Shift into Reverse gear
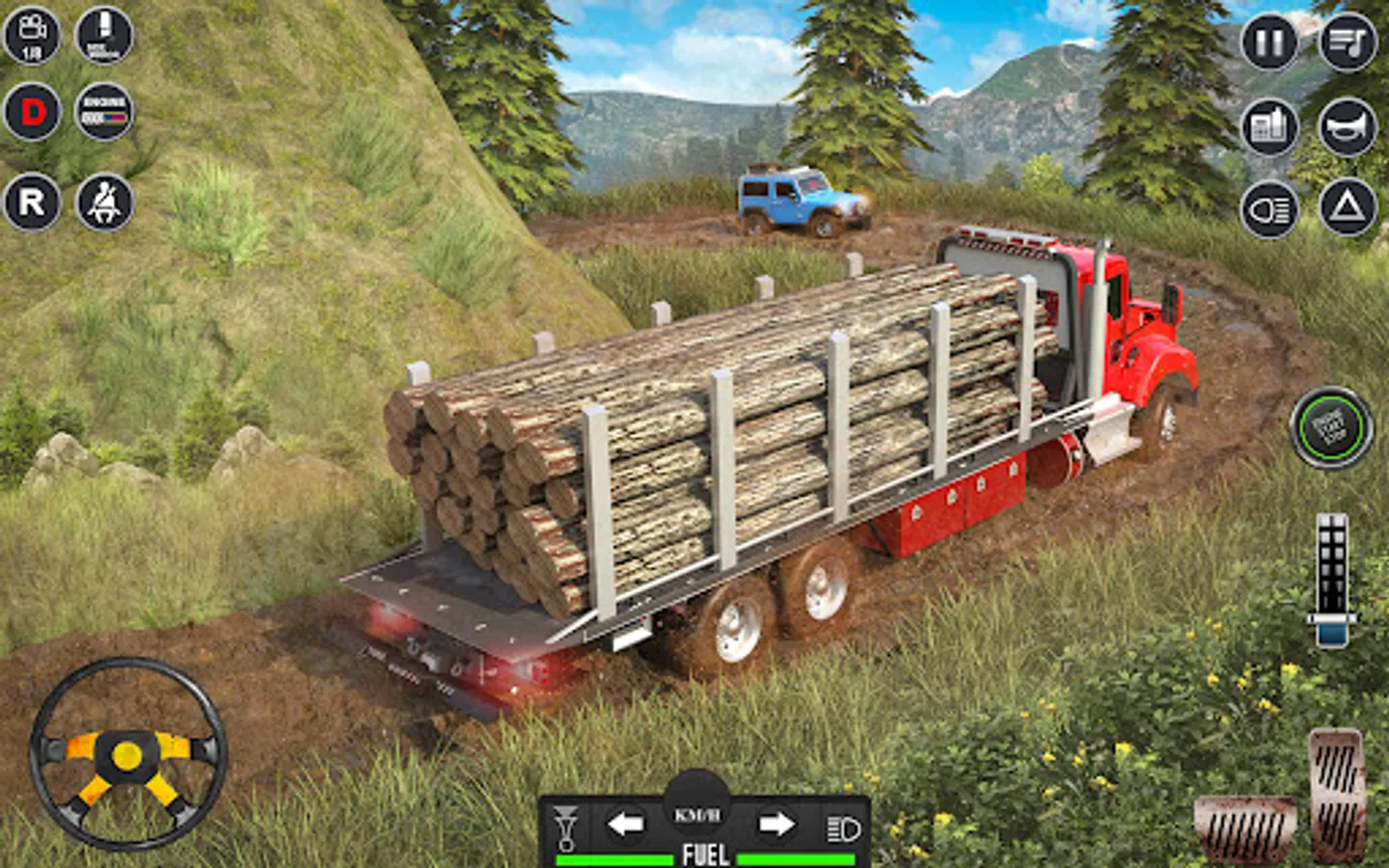1389x868 pixels. coord(32,203)
